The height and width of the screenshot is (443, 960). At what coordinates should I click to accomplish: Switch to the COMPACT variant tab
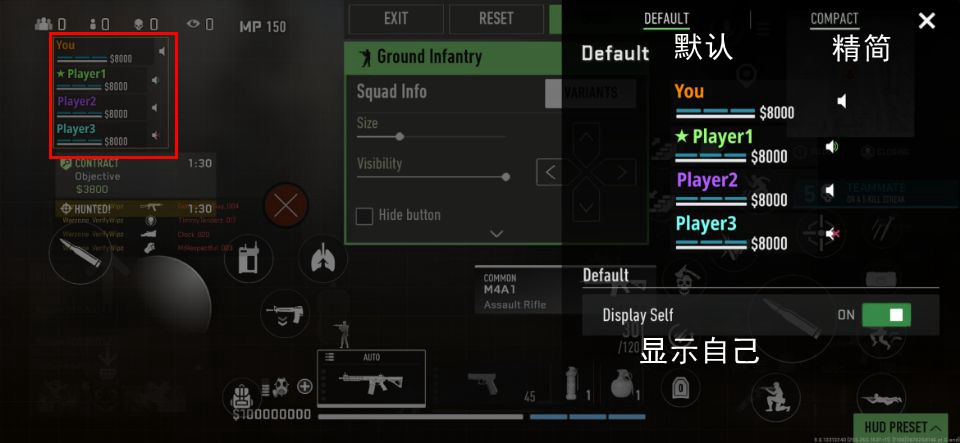[x=834, y=19]
